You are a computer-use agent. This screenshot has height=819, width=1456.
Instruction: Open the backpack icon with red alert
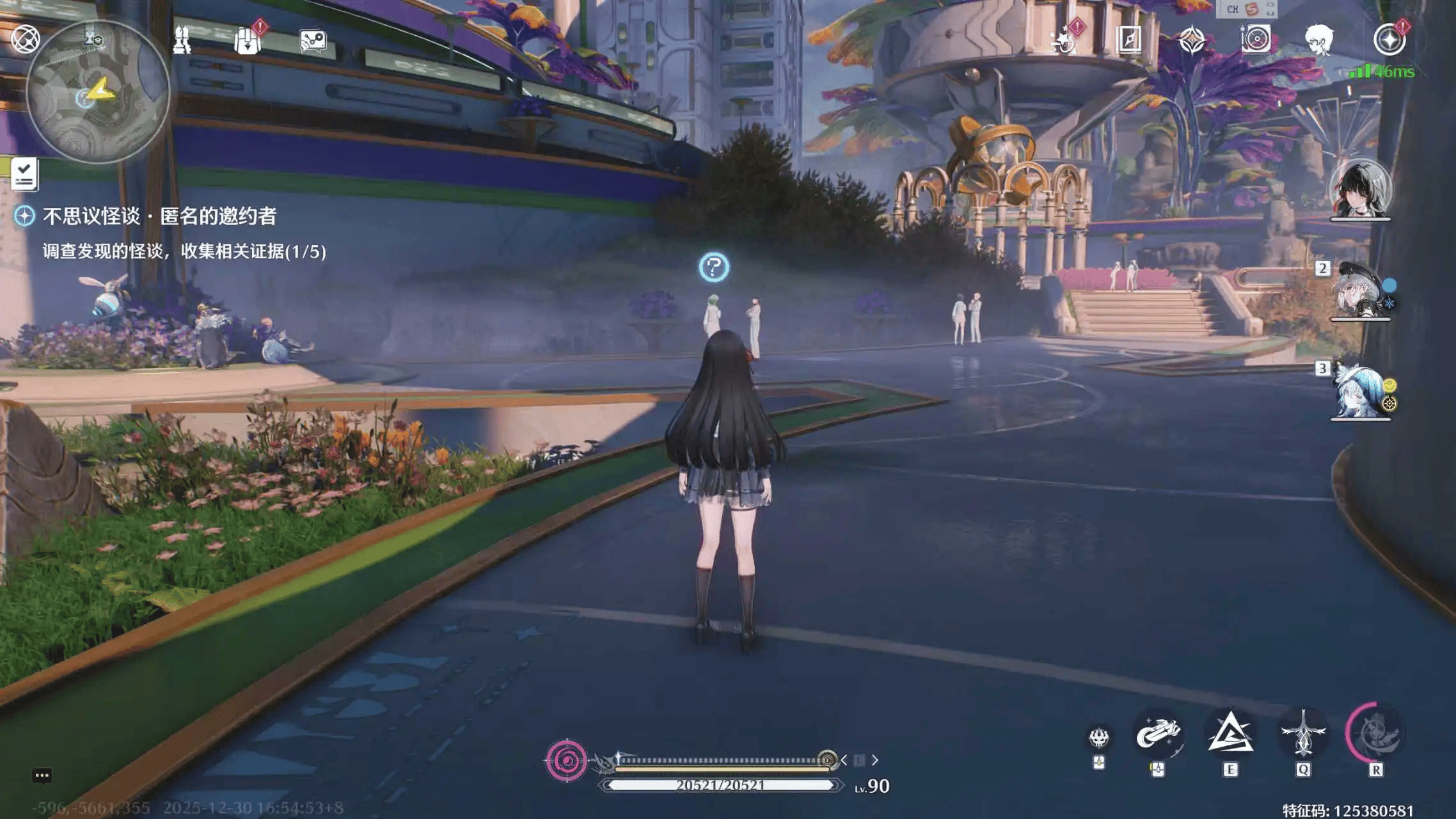[248, 40]
